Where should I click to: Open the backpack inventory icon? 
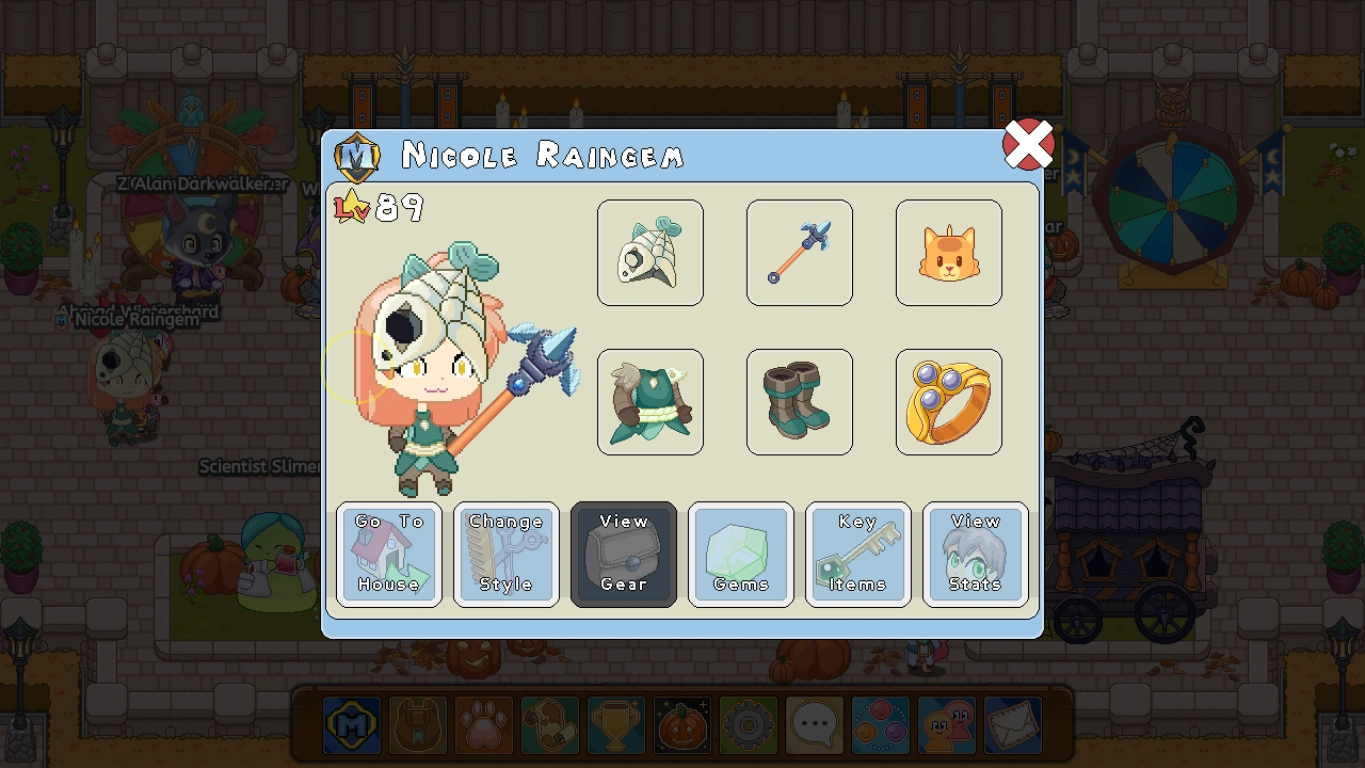click(x=417, y=725)
